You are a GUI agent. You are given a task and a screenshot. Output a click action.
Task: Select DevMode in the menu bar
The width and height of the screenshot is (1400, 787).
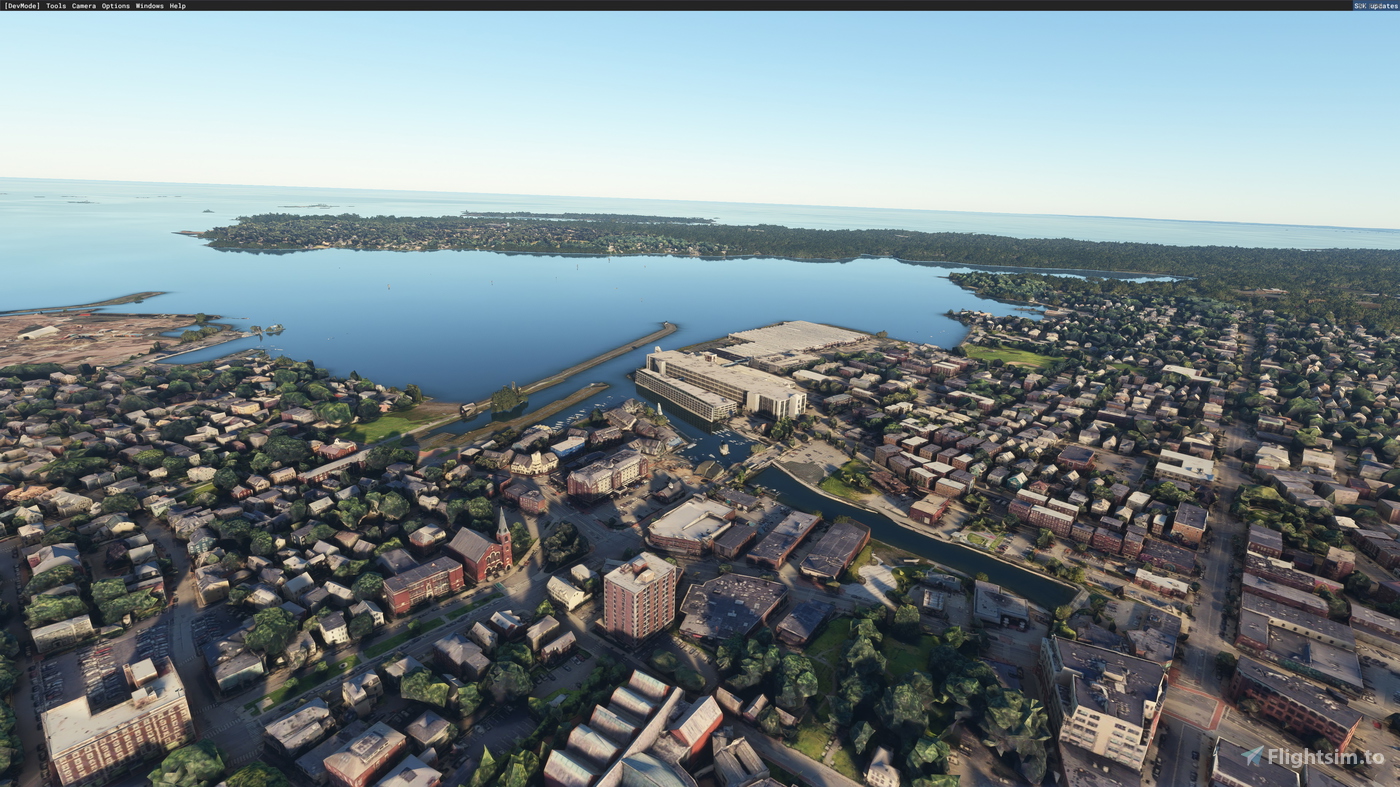22,5
